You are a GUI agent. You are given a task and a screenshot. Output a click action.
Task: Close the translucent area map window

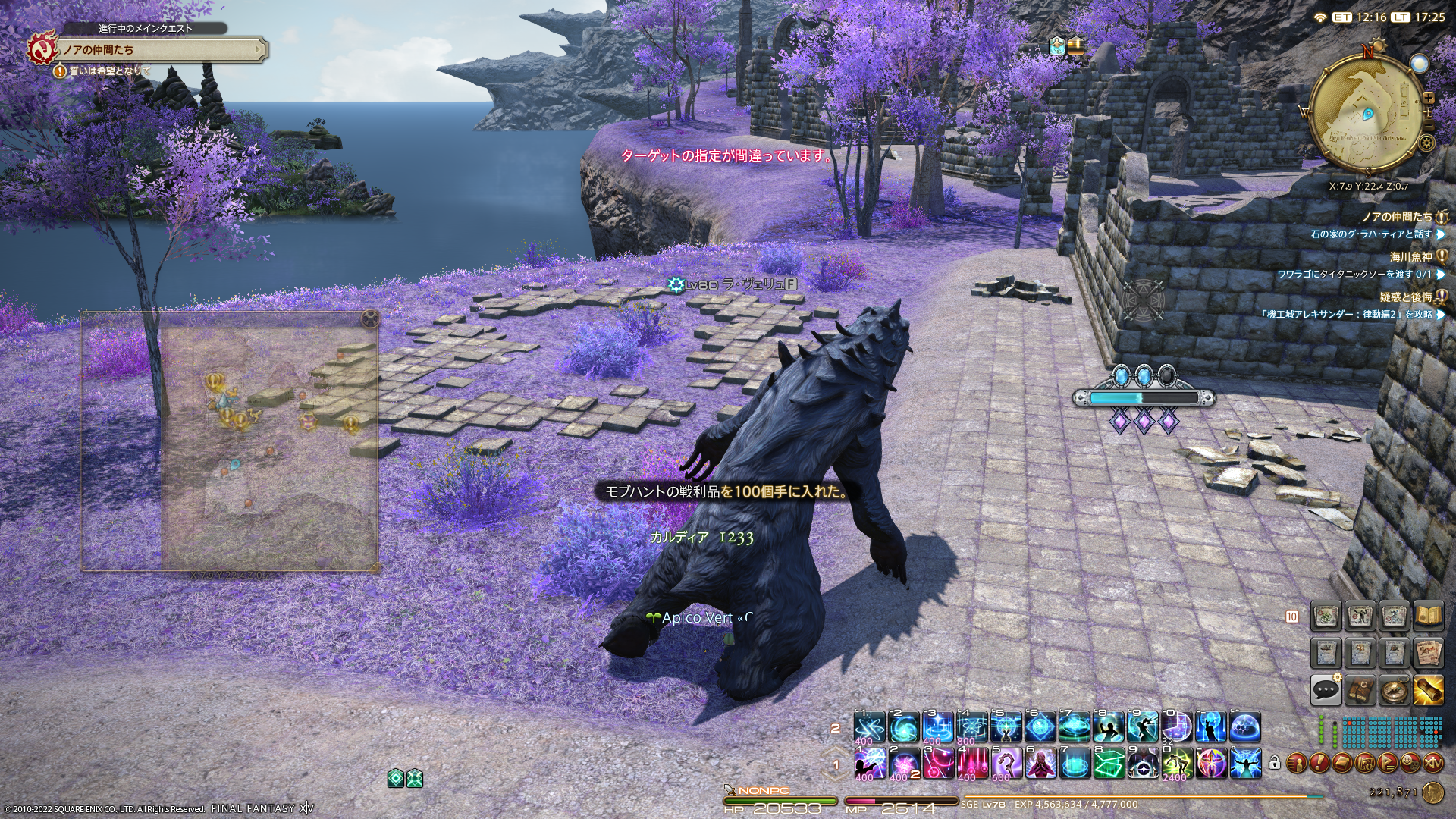[x=370, y=317]
